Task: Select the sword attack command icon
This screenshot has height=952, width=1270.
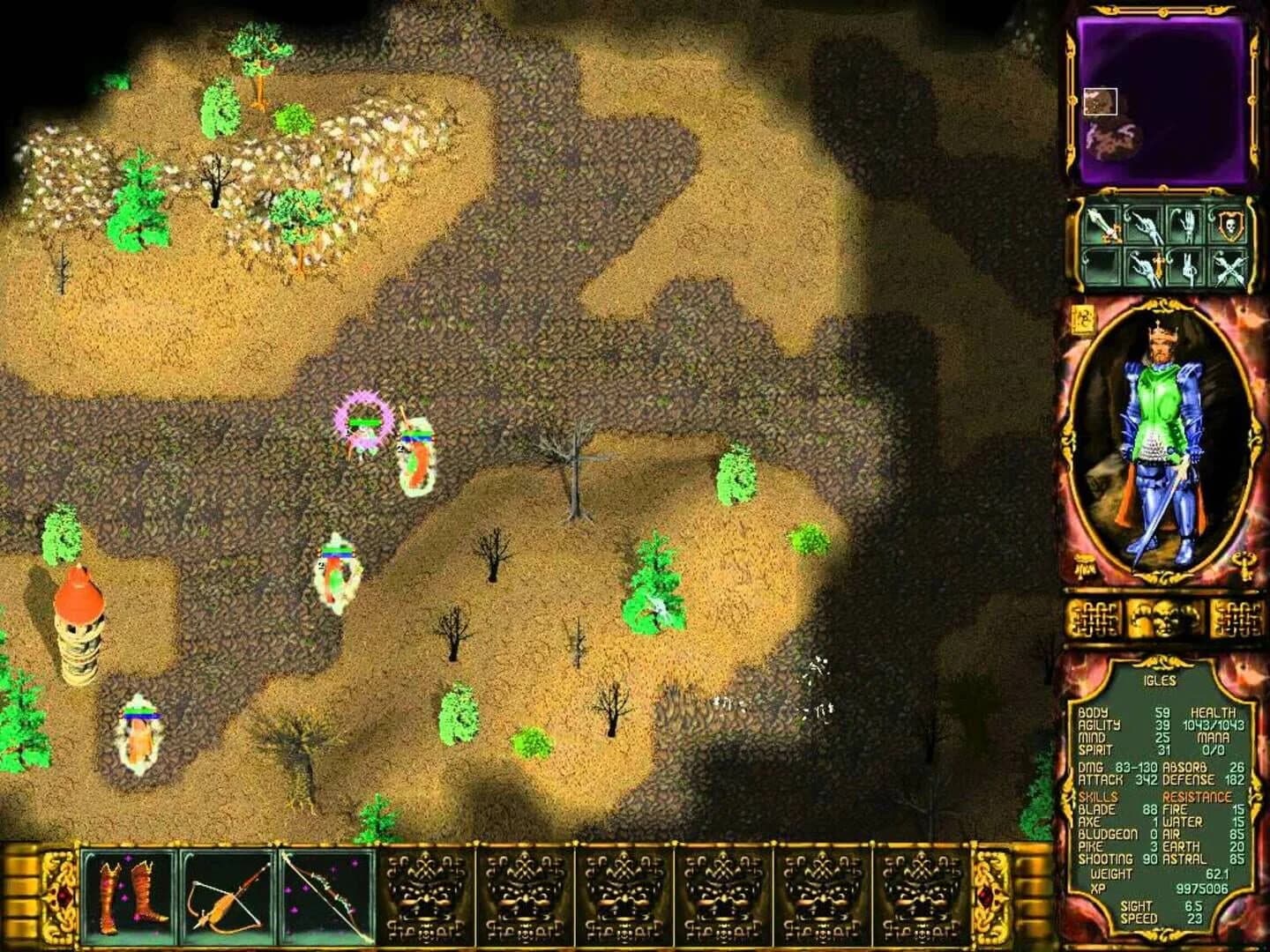Action: pos(1101,227)
